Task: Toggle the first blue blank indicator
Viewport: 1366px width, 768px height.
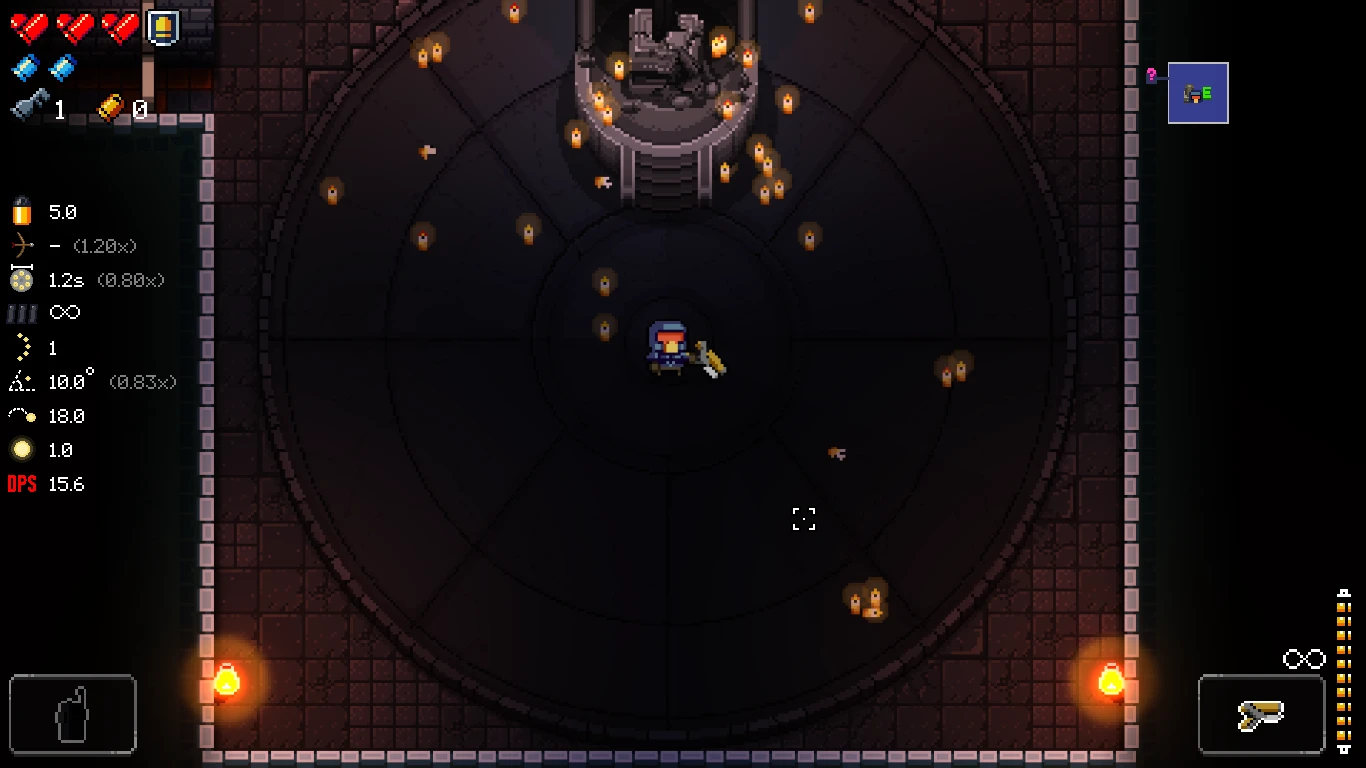Action: (25, 70)
